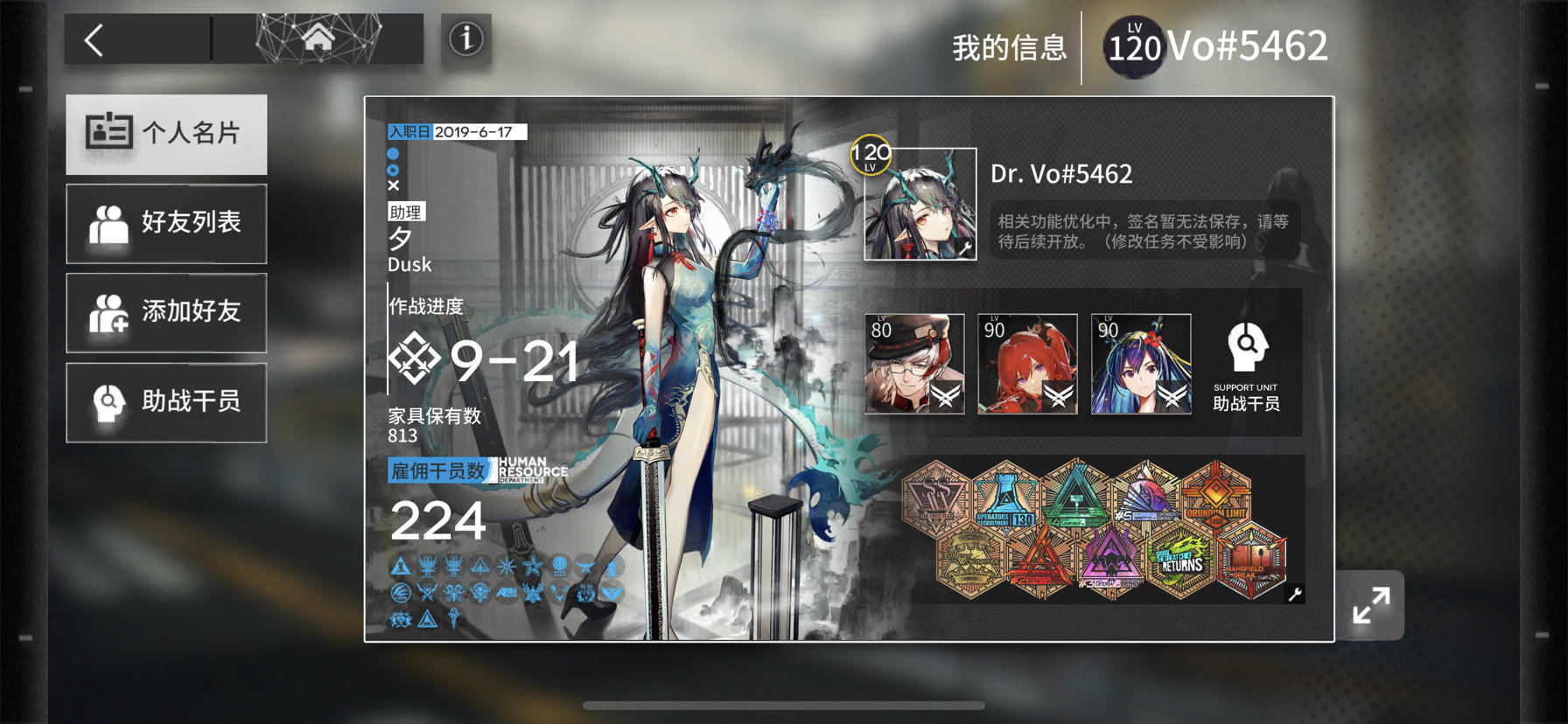Open 添加好友

tap(166, 312)
